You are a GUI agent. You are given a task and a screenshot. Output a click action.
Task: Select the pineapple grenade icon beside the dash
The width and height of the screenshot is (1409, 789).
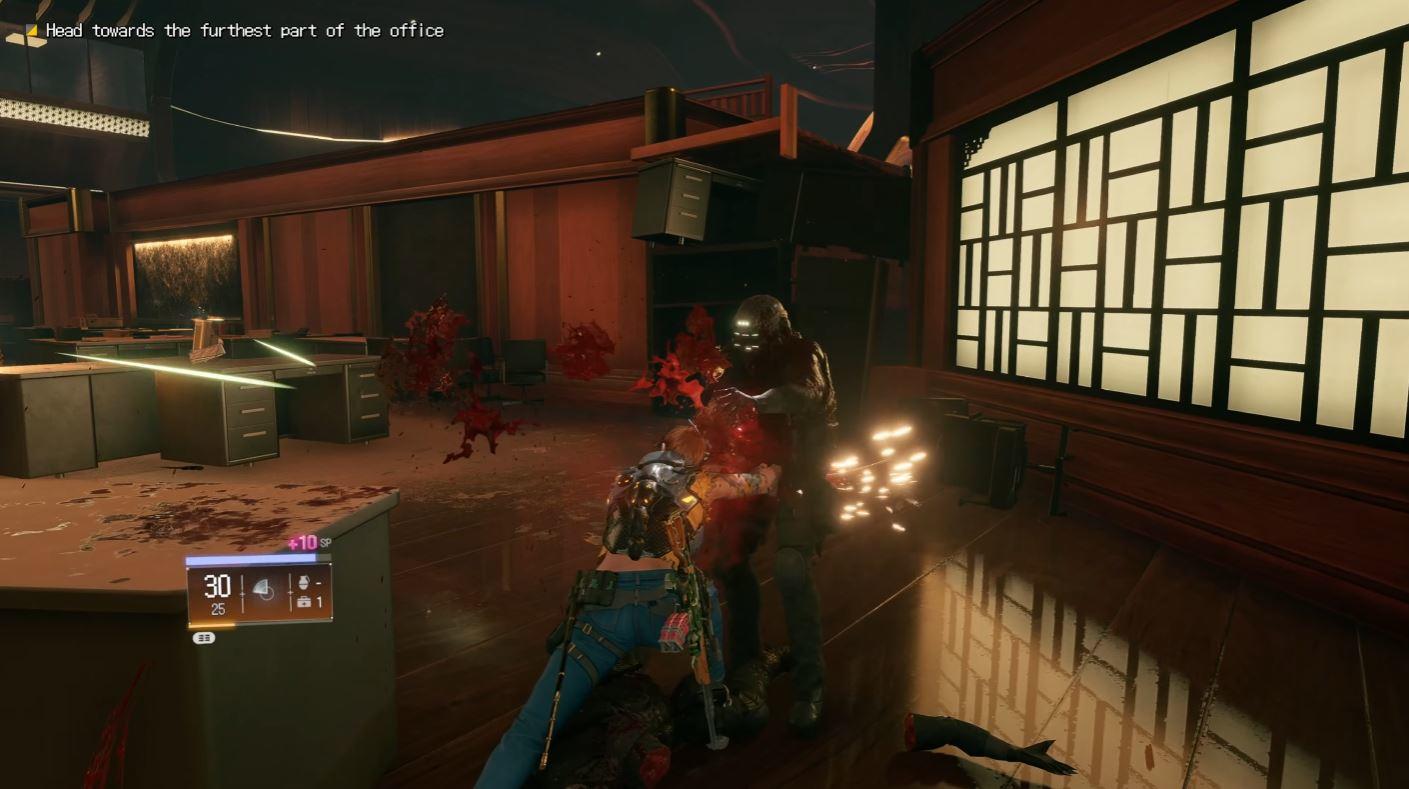304,583
